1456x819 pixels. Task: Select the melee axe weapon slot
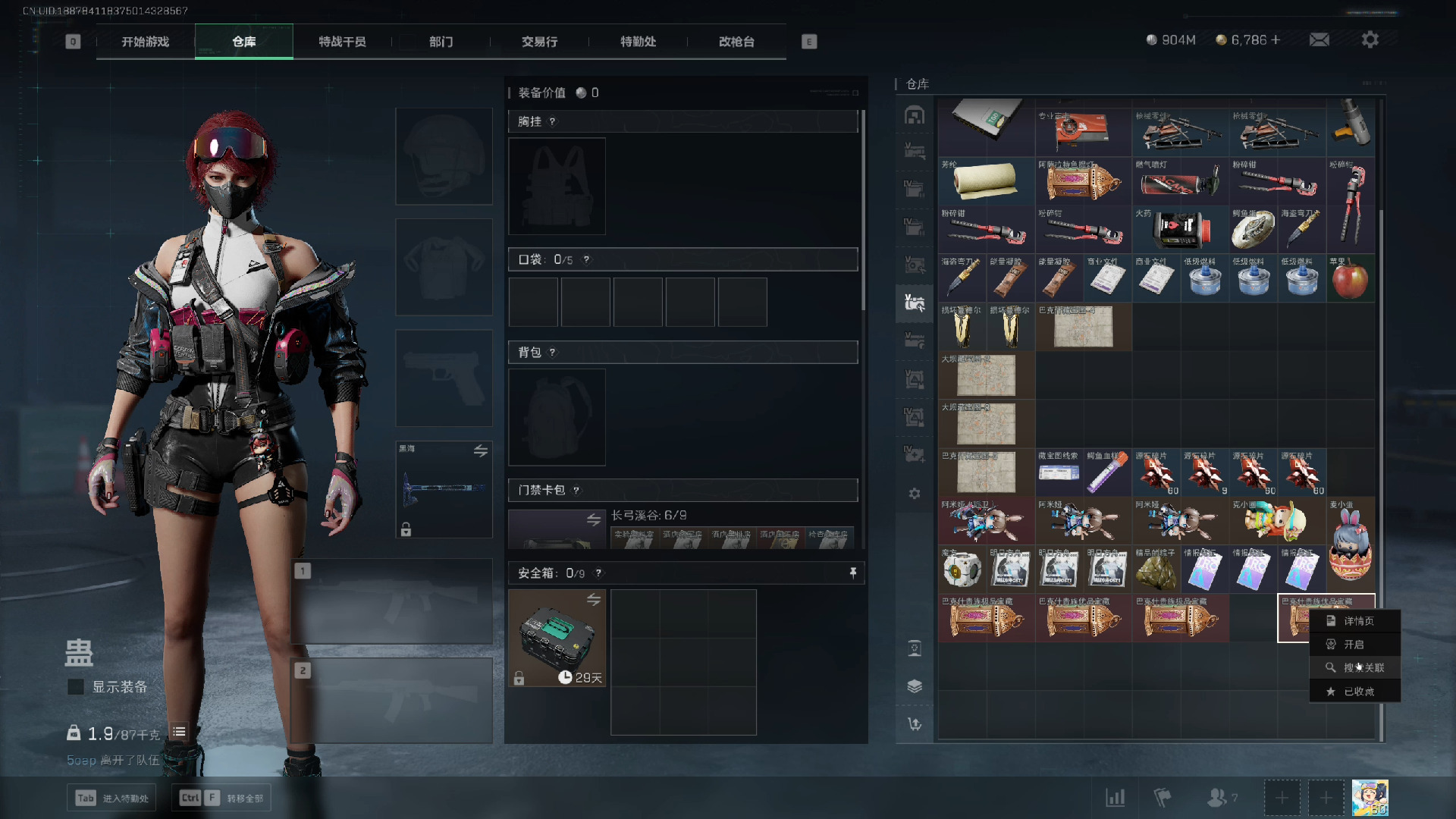pyautogui.click(x=444, y=489)
